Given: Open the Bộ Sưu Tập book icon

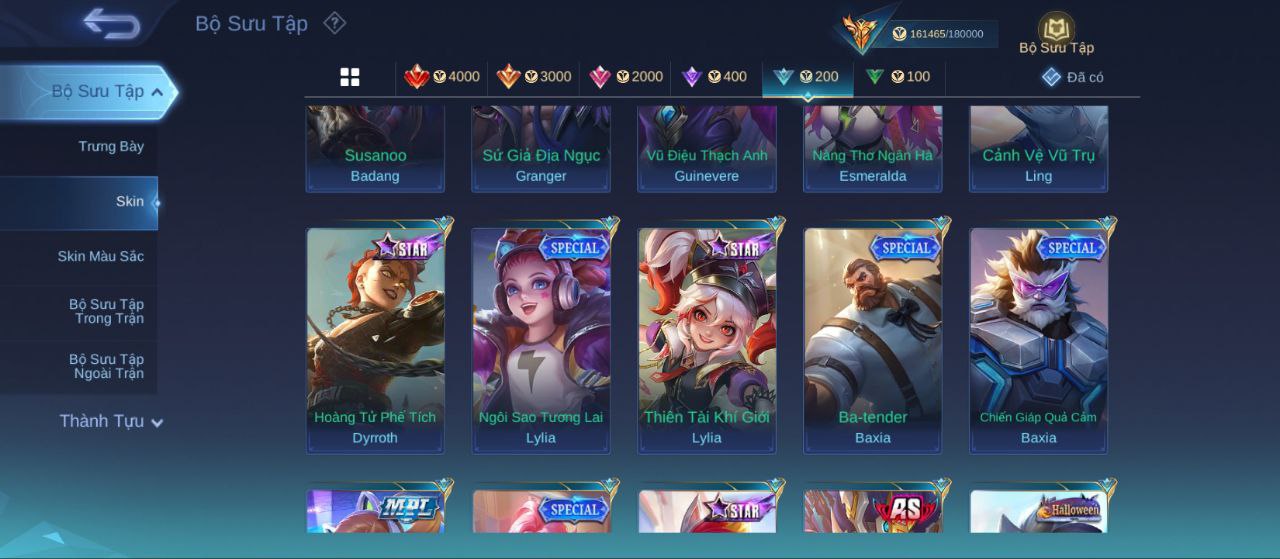Looking at the screenshot, I should 1056,33.
